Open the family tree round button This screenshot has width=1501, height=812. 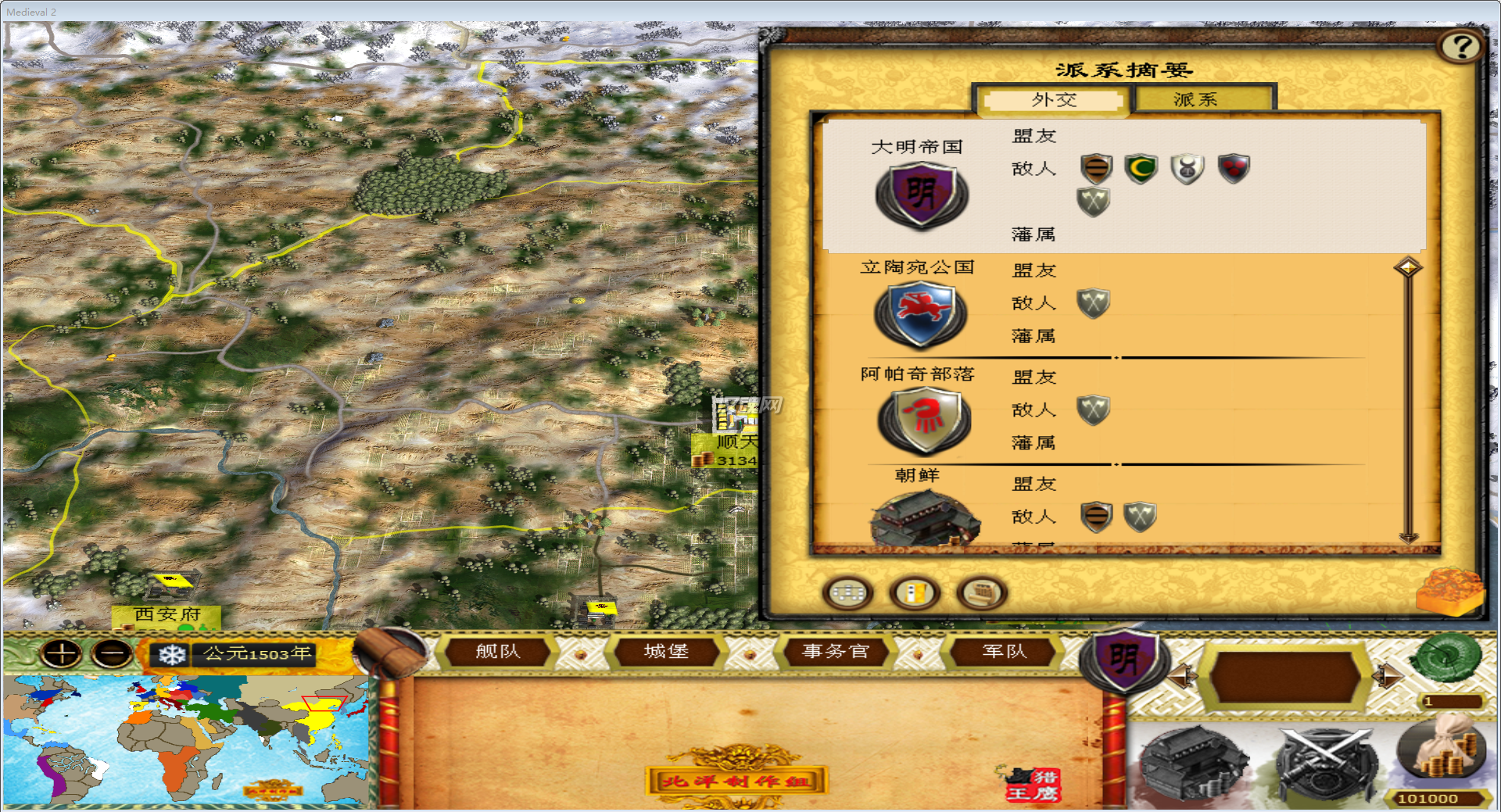pyautogui.click(x=847, y=593)
